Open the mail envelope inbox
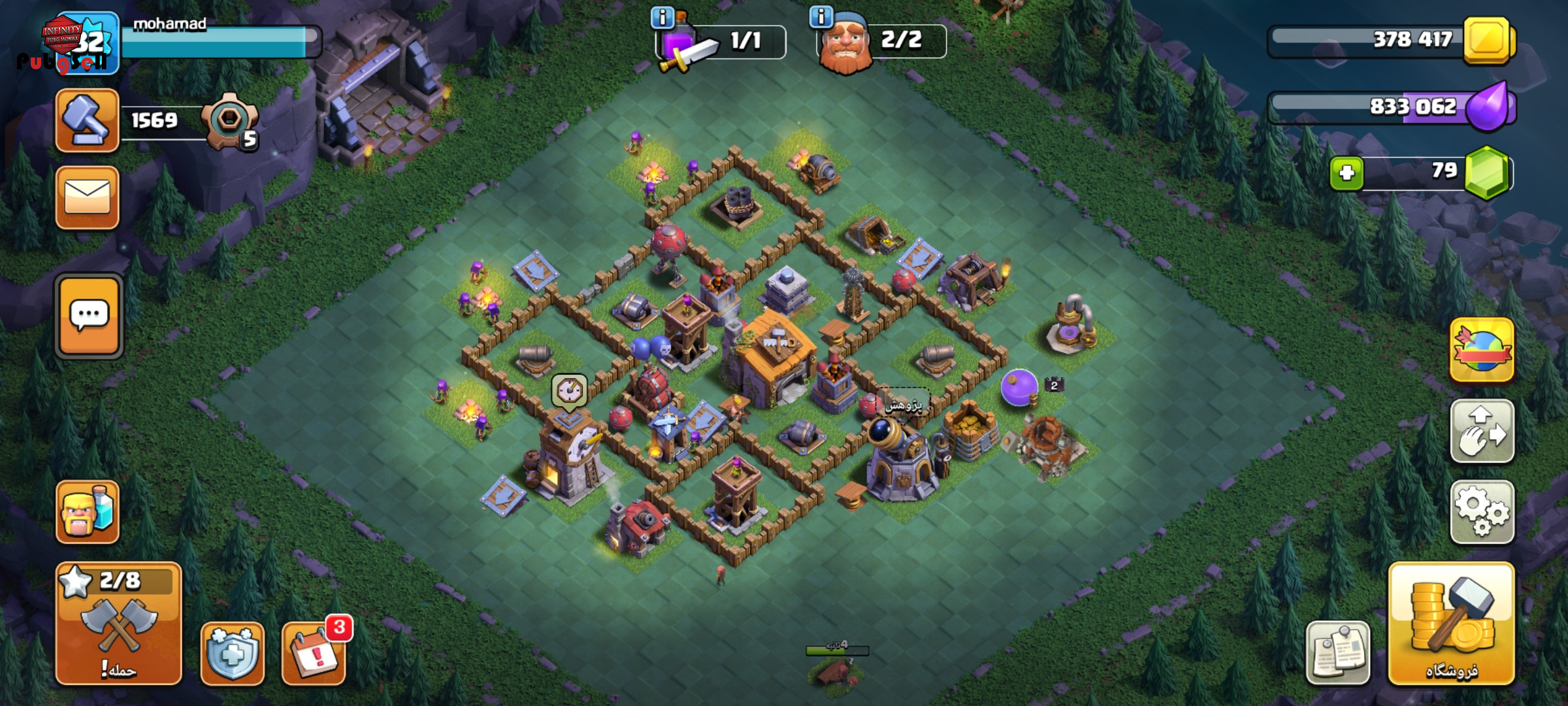1568x706 pixels. (88, 197)
